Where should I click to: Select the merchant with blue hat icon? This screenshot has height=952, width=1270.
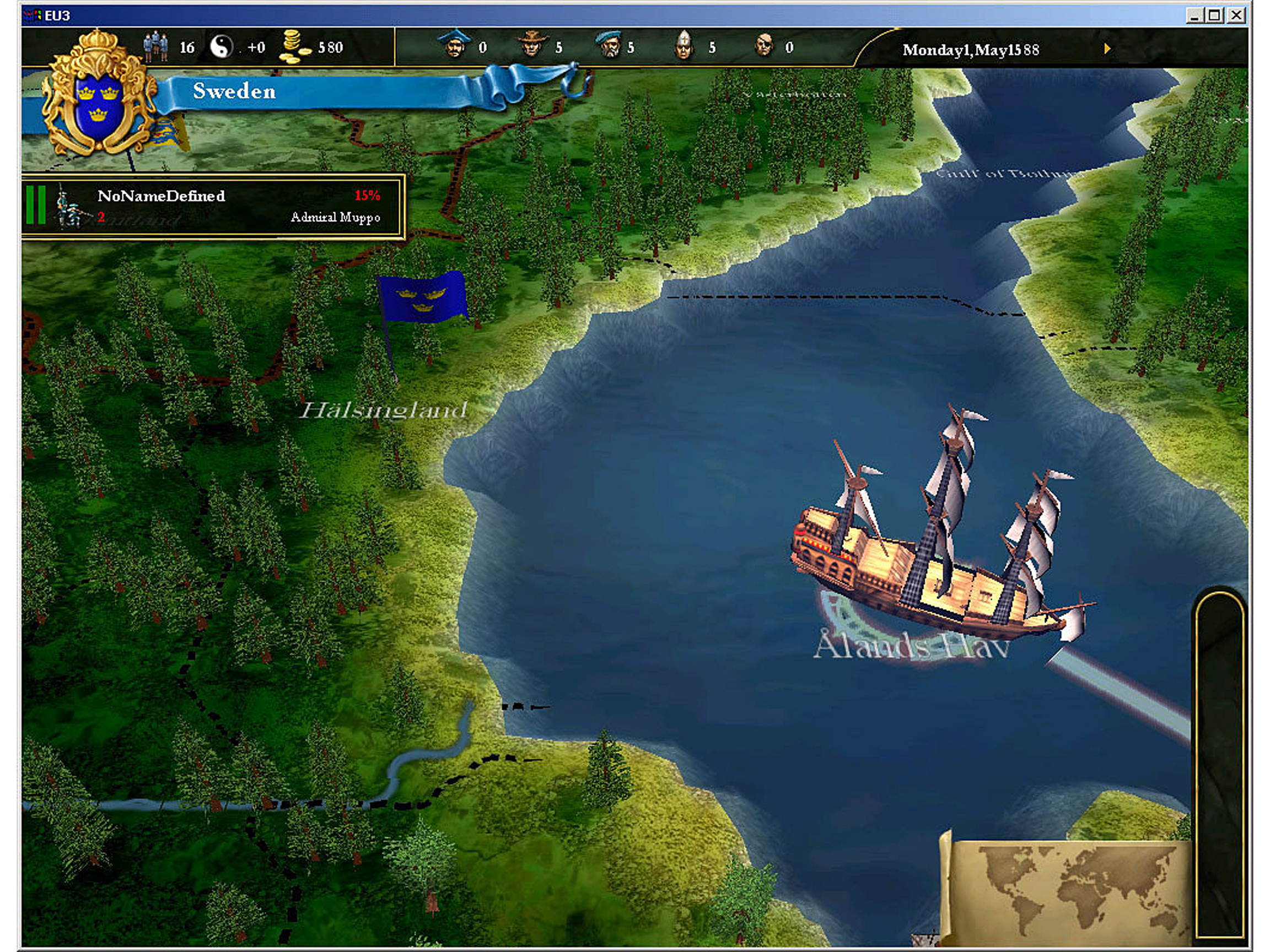(x=455, y=45)
